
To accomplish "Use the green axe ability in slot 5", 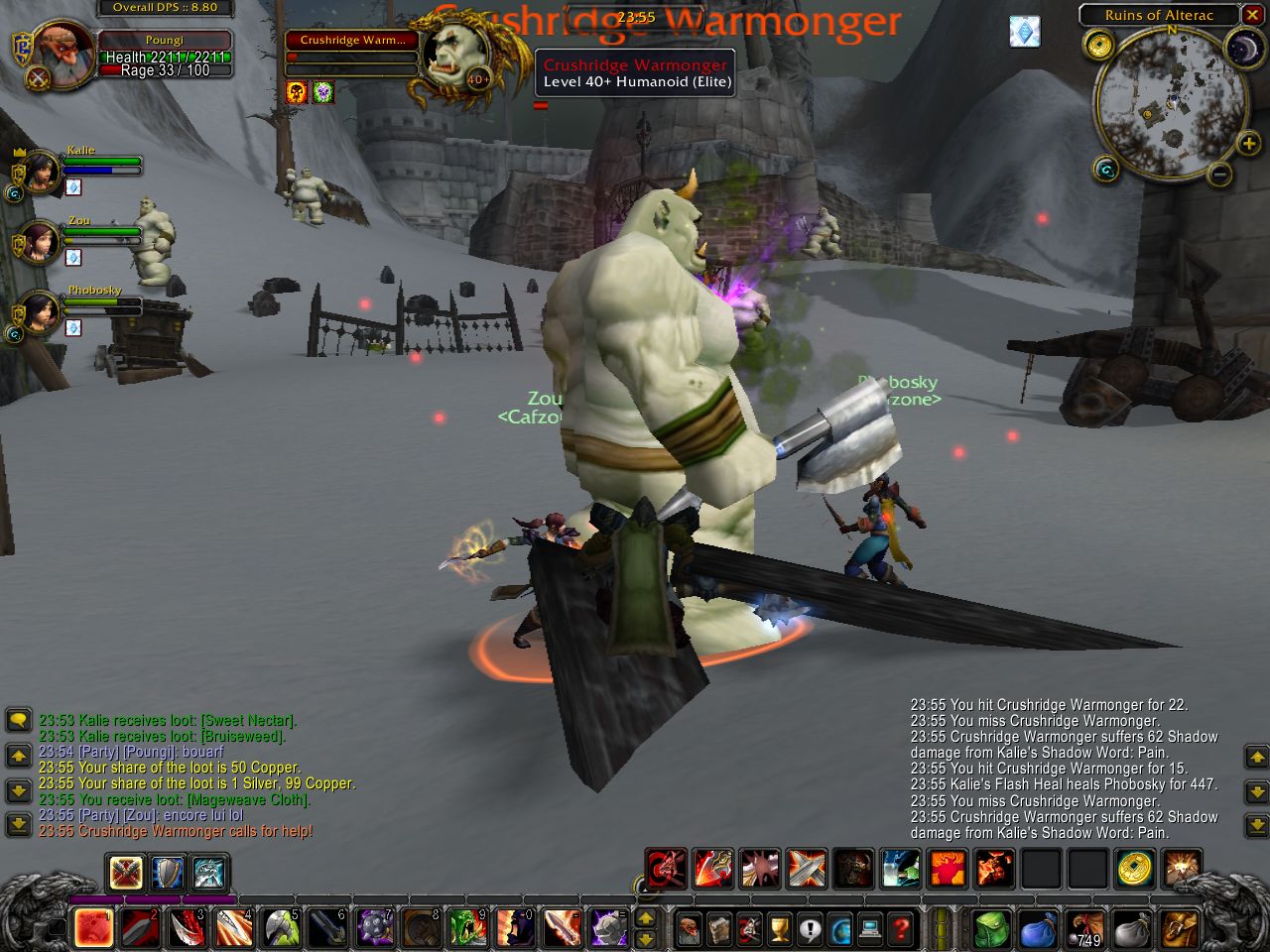I will (x=282, y=927).
